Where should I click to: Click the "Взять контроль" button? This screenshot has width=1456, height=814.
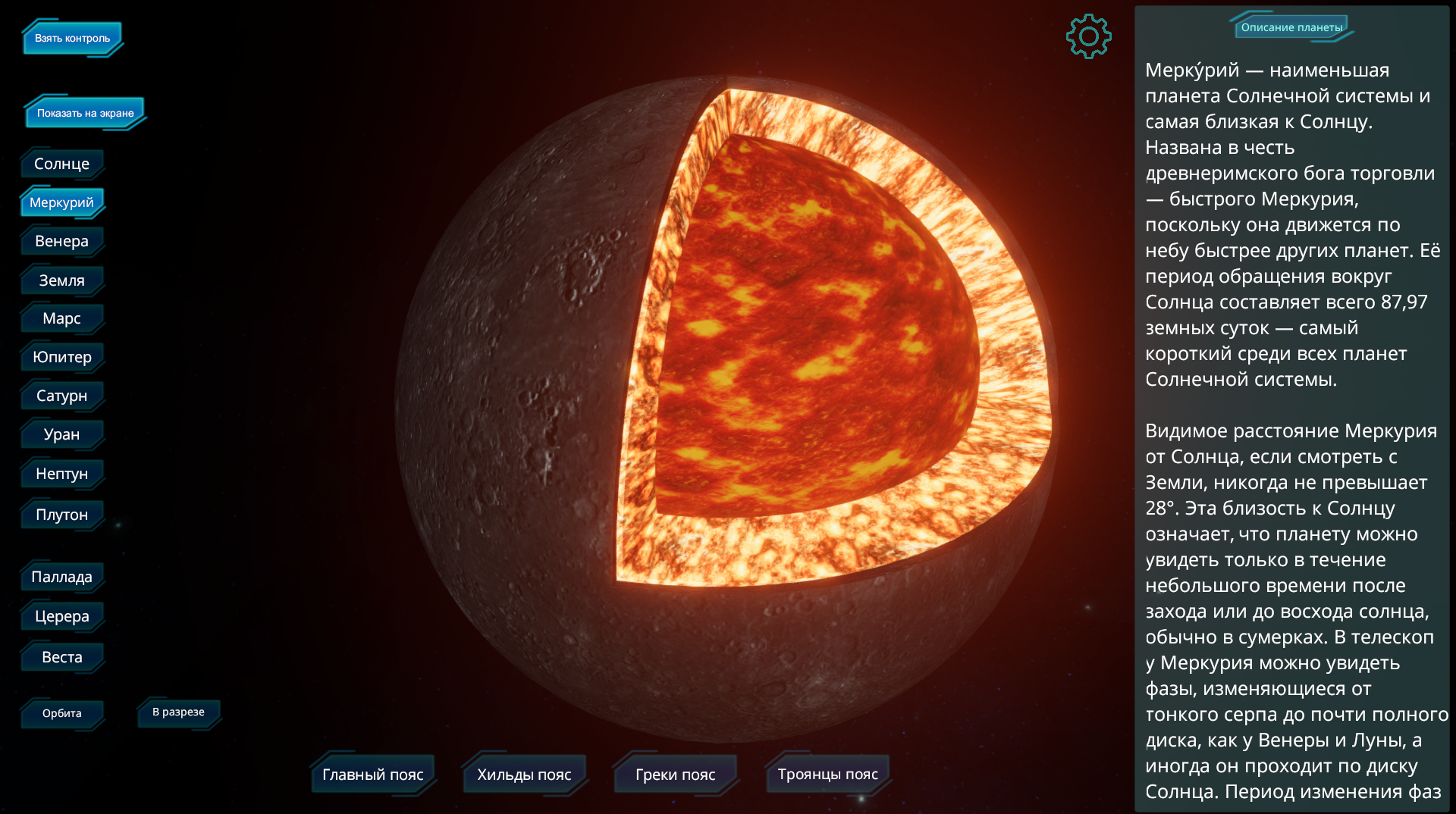pos(72,39)
